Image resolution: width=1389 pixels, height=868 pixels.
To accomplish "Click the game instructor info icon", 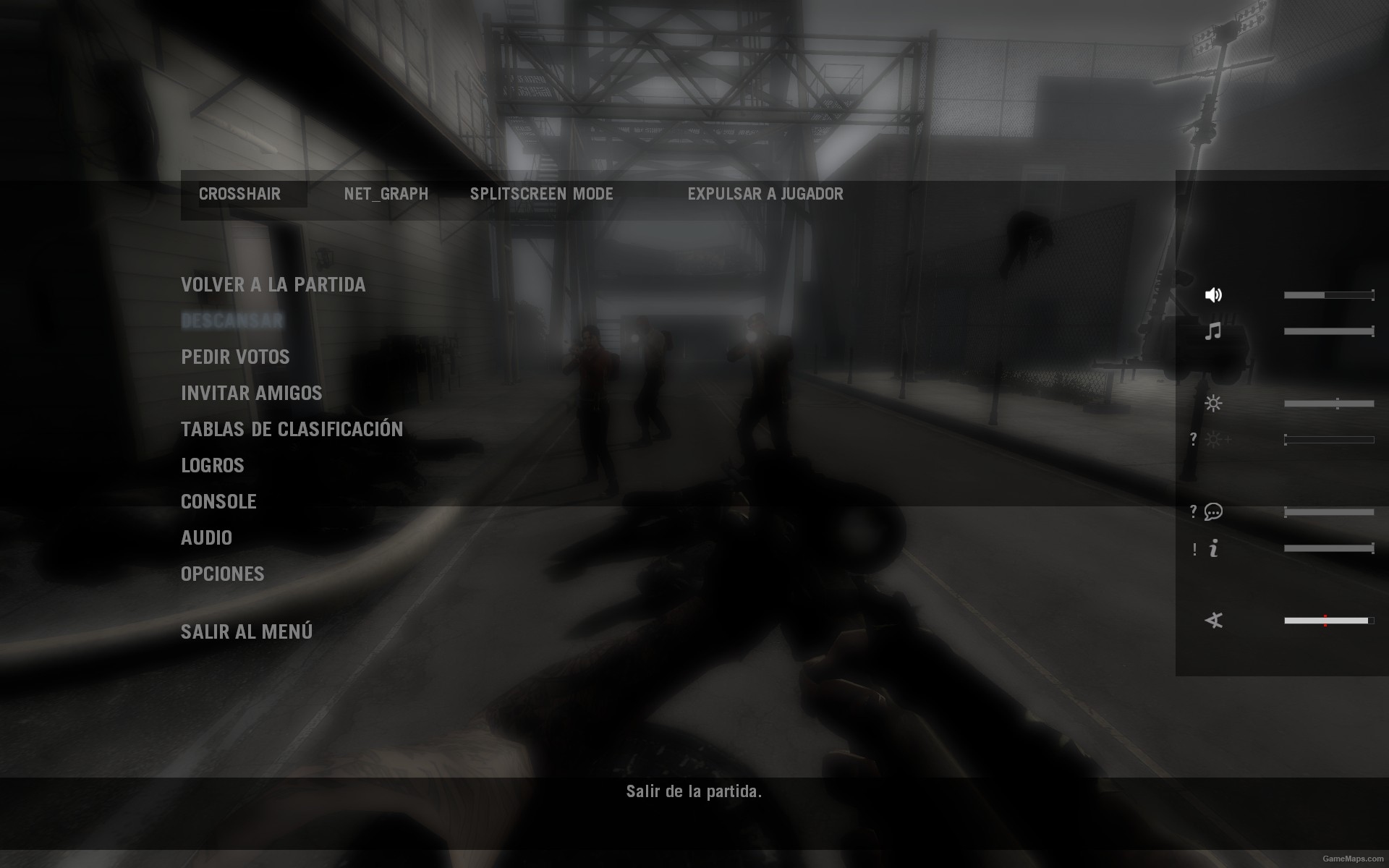I will (x=1214, y=550).
